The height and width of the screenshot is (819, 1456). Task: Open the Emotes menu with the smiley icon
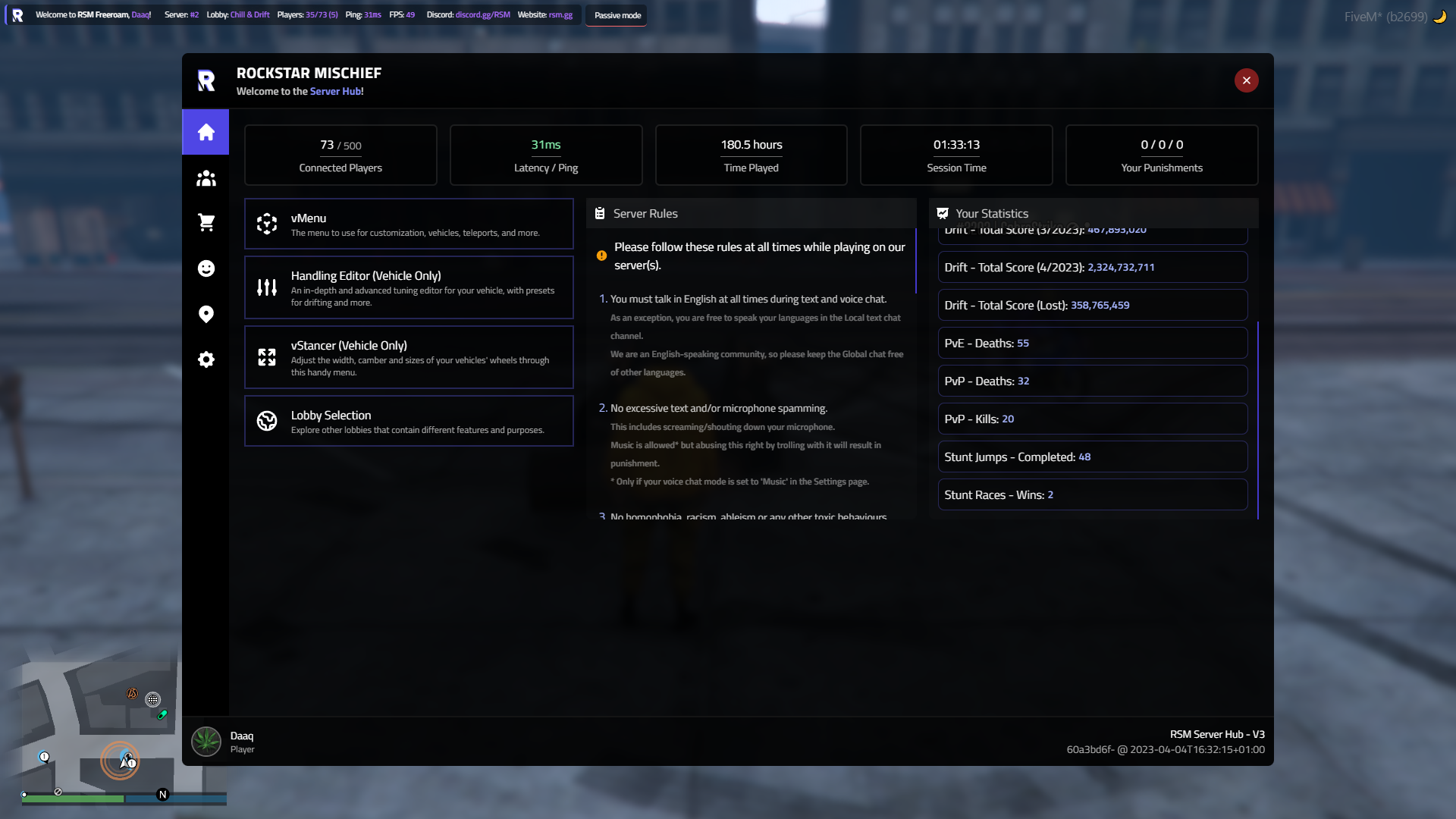coord(206,268)
